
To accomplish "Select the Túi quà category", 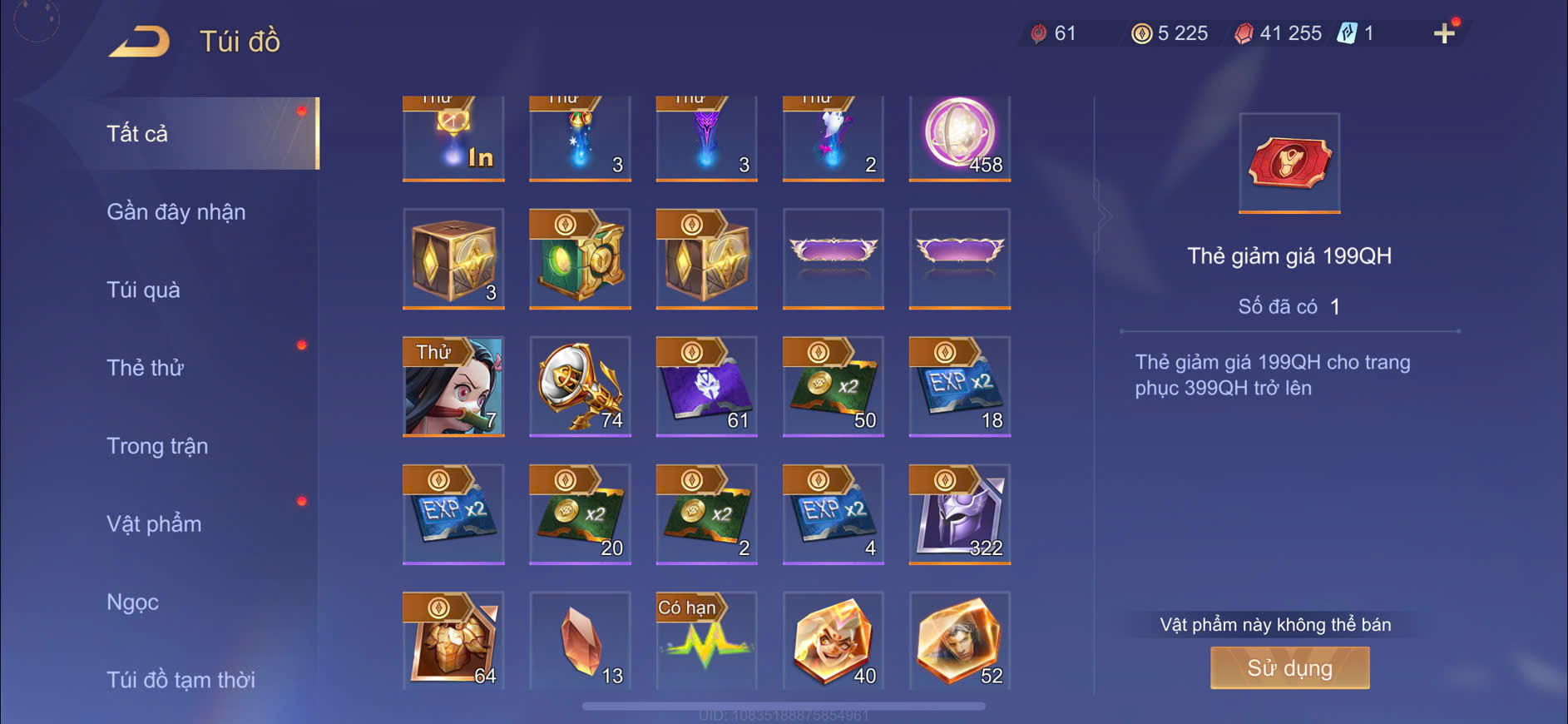I will [x=143, y=290].
